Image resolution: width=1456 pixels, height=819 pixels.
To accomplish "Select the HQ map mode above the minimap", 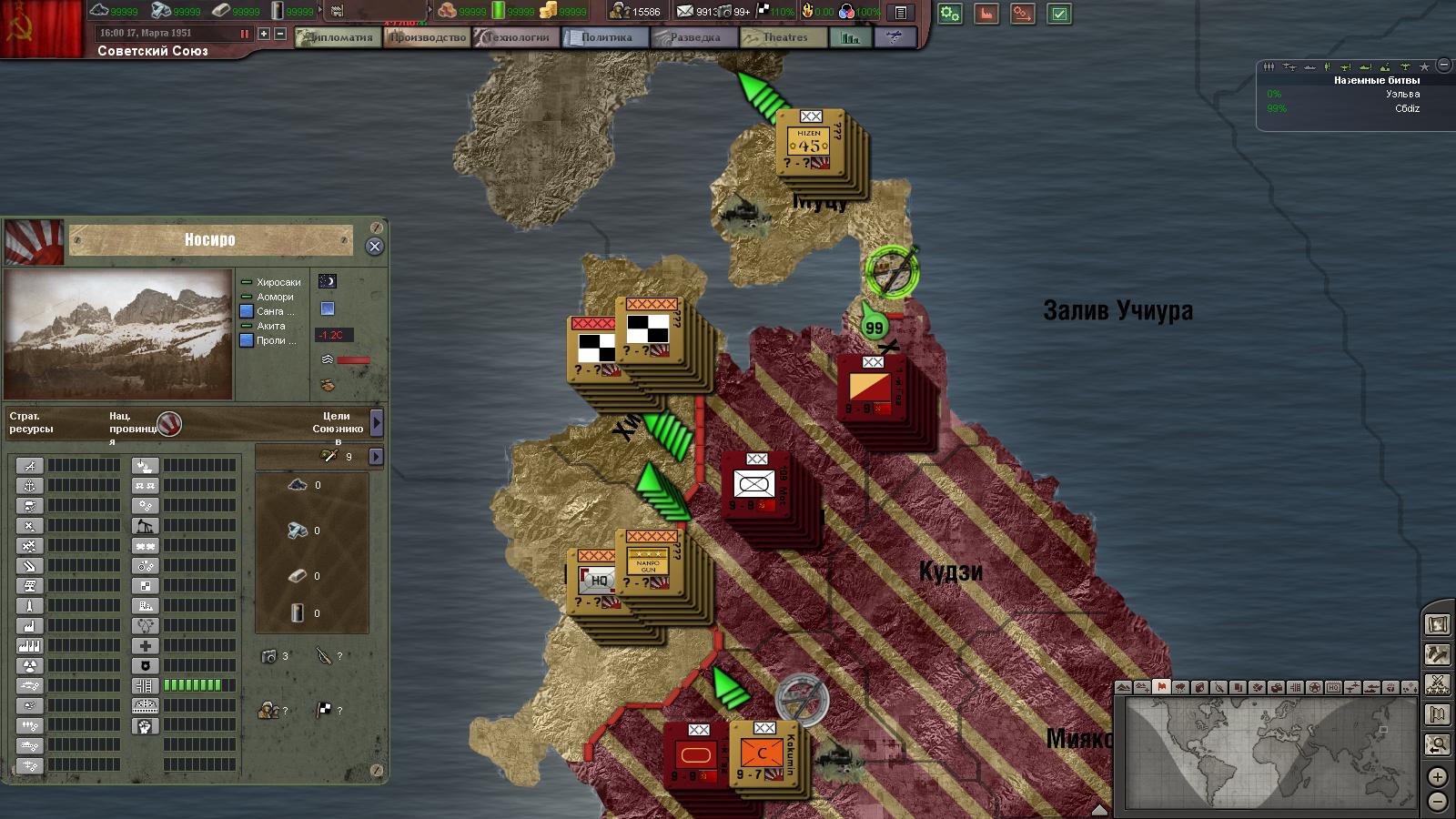I will click(x=1332, y=688).
